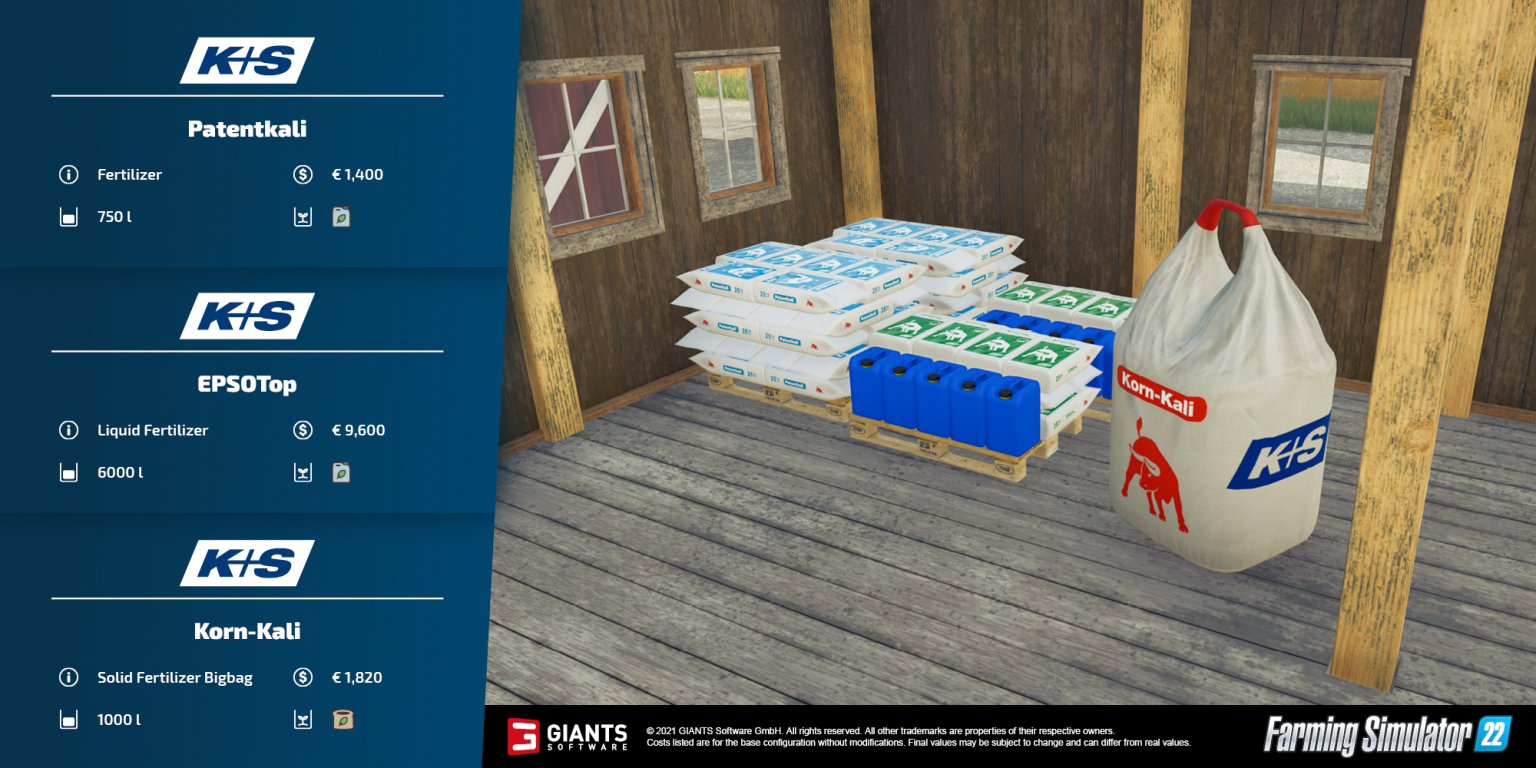
Task: Click the info icon beside Solid Fertilizer Bigbag
Action: pyautogui.click(x=68, y=677)
